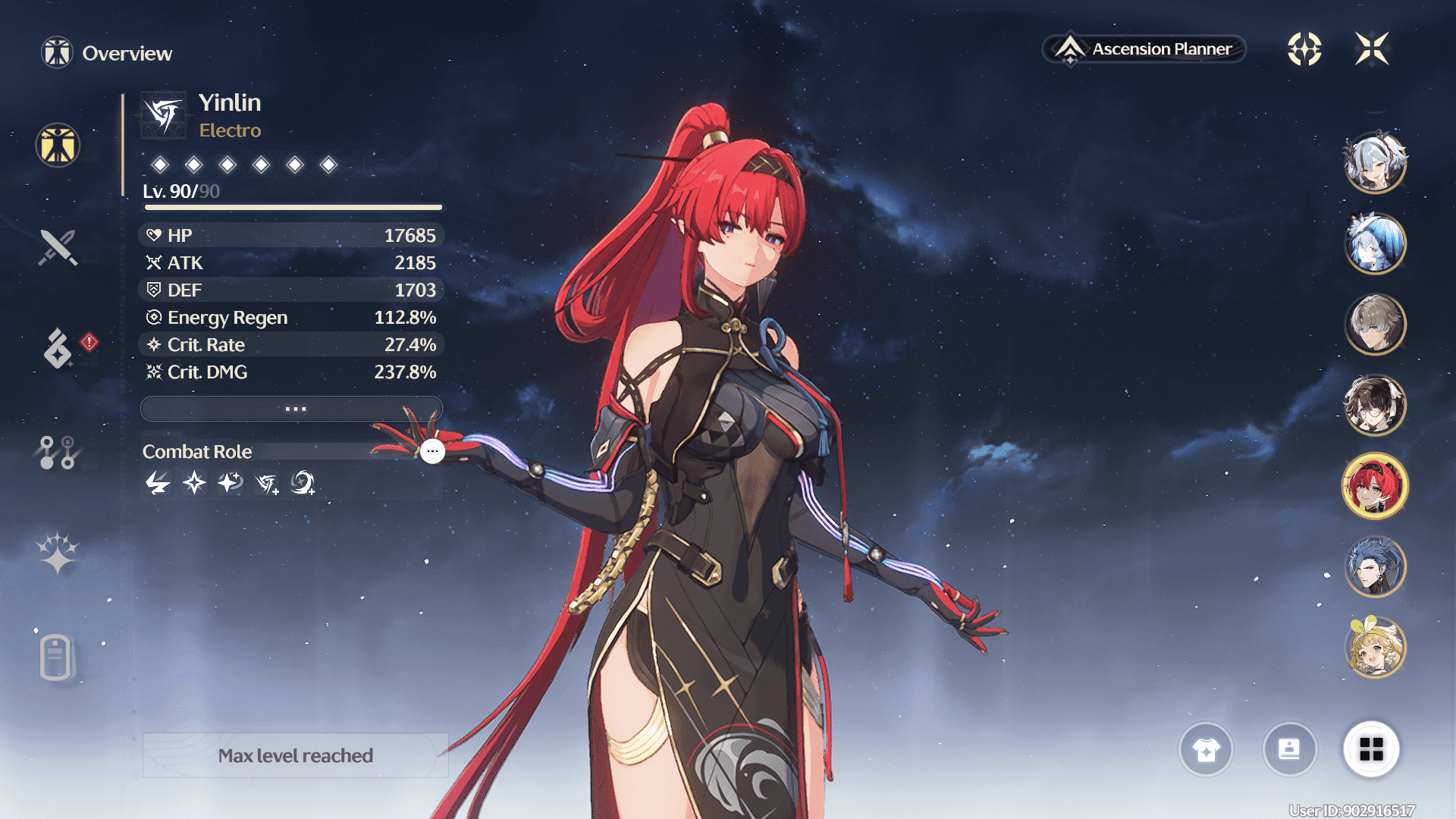Select the gray-haired male character portrait

1375,324
